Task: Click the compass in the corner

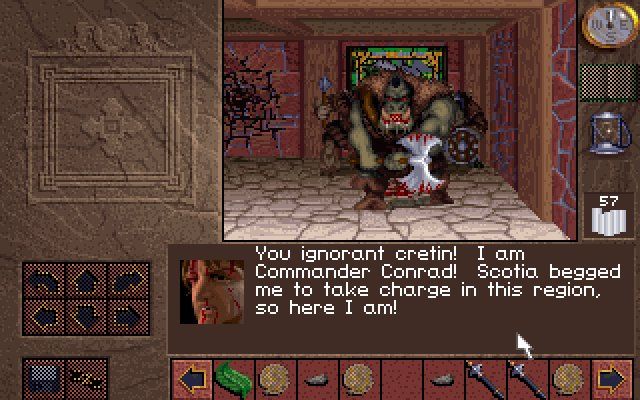Action: 603,22
